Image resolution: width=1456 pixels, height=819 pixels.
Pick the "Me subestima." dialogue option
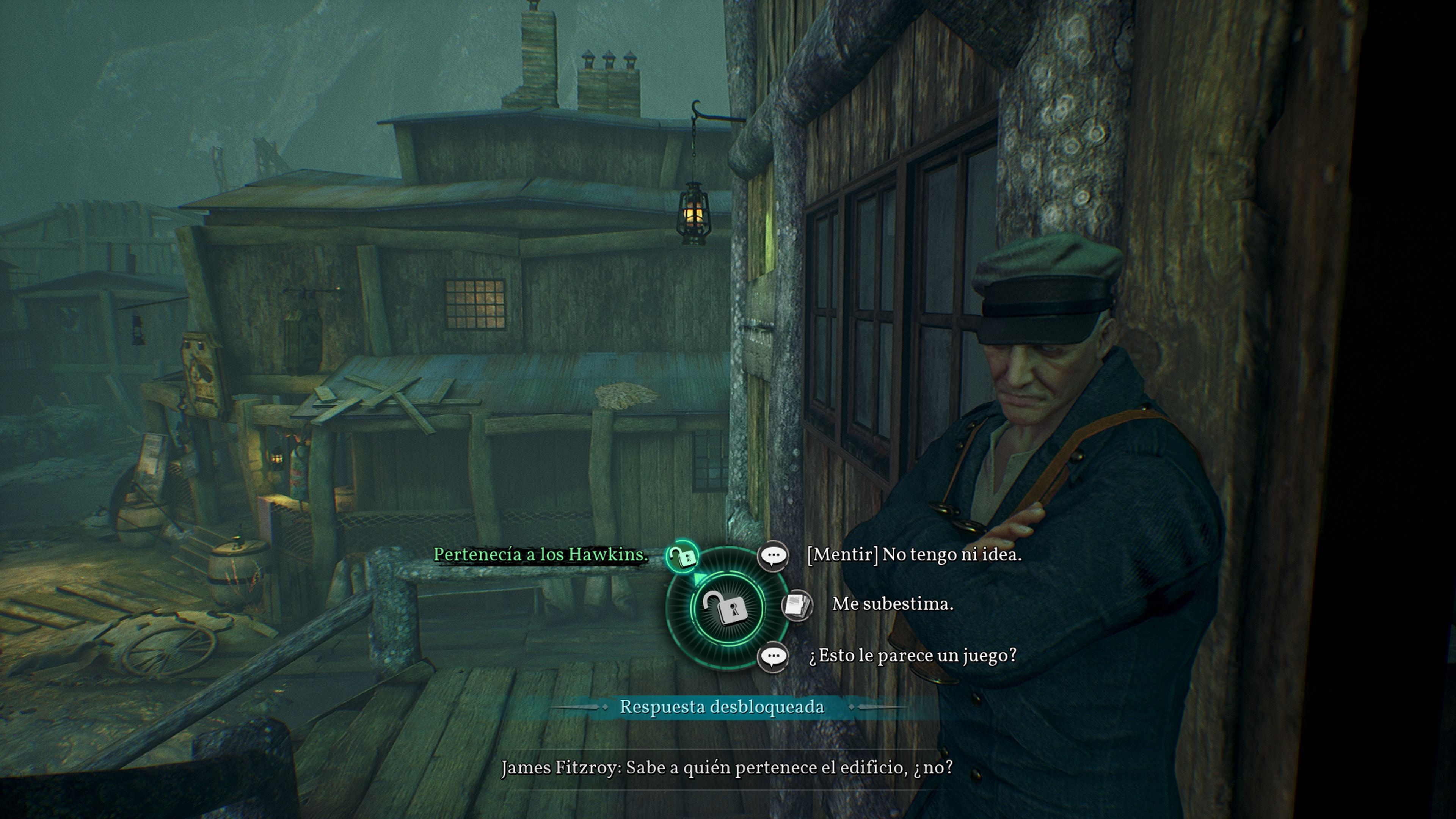(893, 604)
